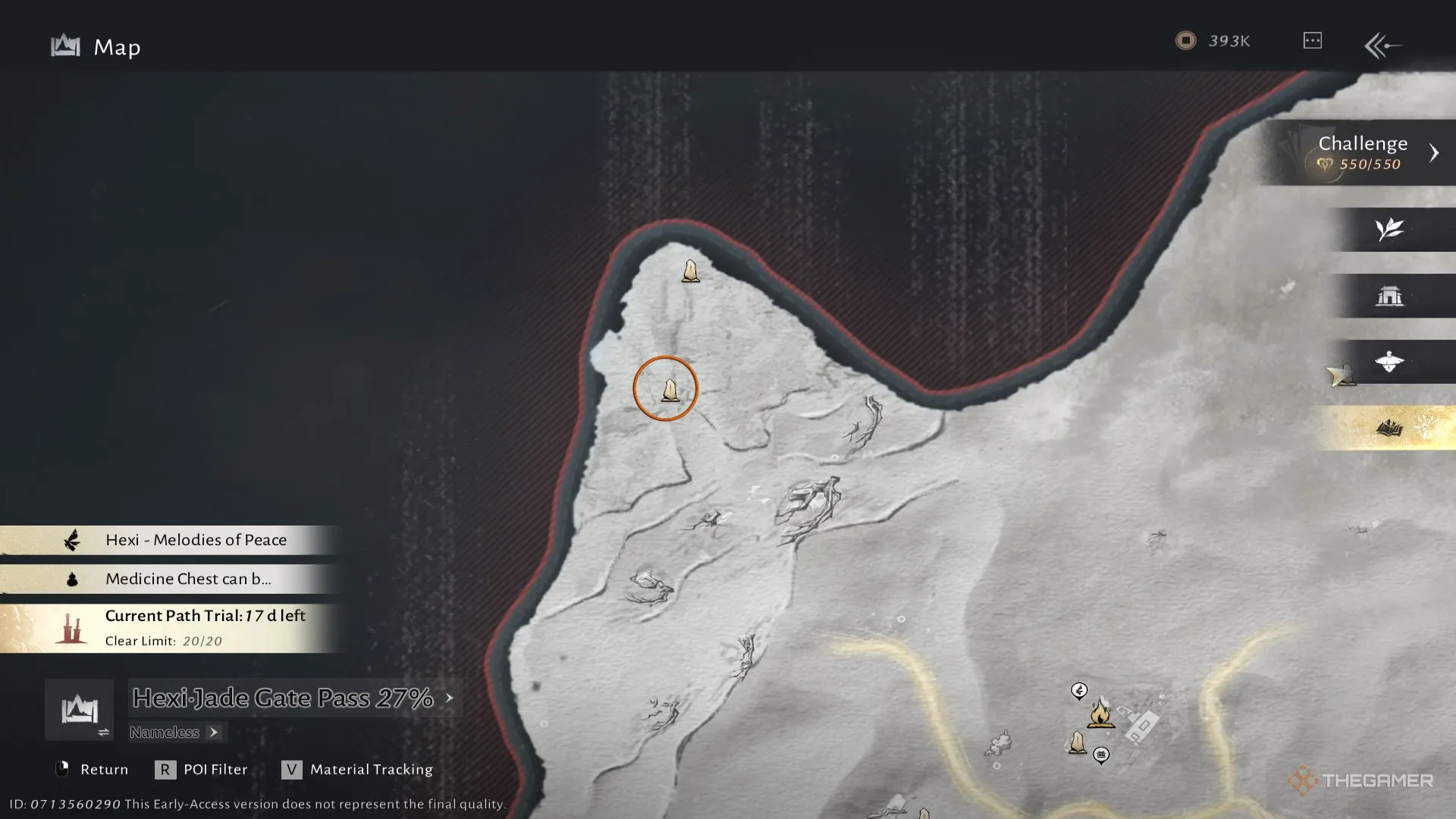This screenshot has height=819, width=1456.
Task: Open the Nameless sub-area selector
Action: click(174, 733)
